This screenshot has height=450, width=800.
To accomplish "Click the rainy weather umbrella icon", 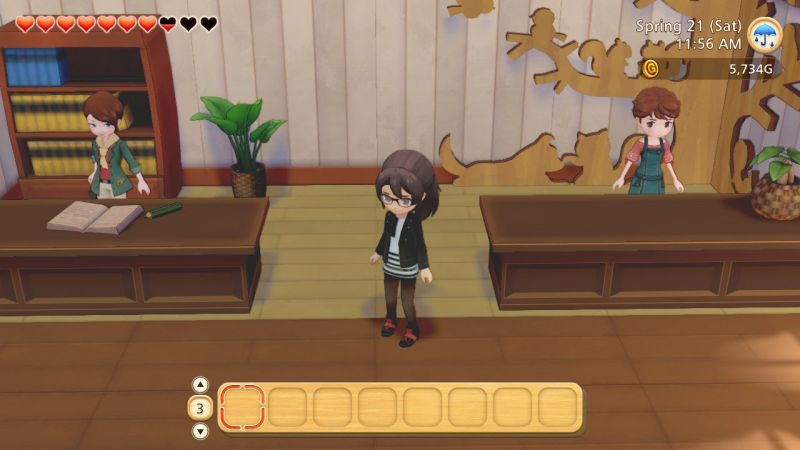I will point(765,34).
